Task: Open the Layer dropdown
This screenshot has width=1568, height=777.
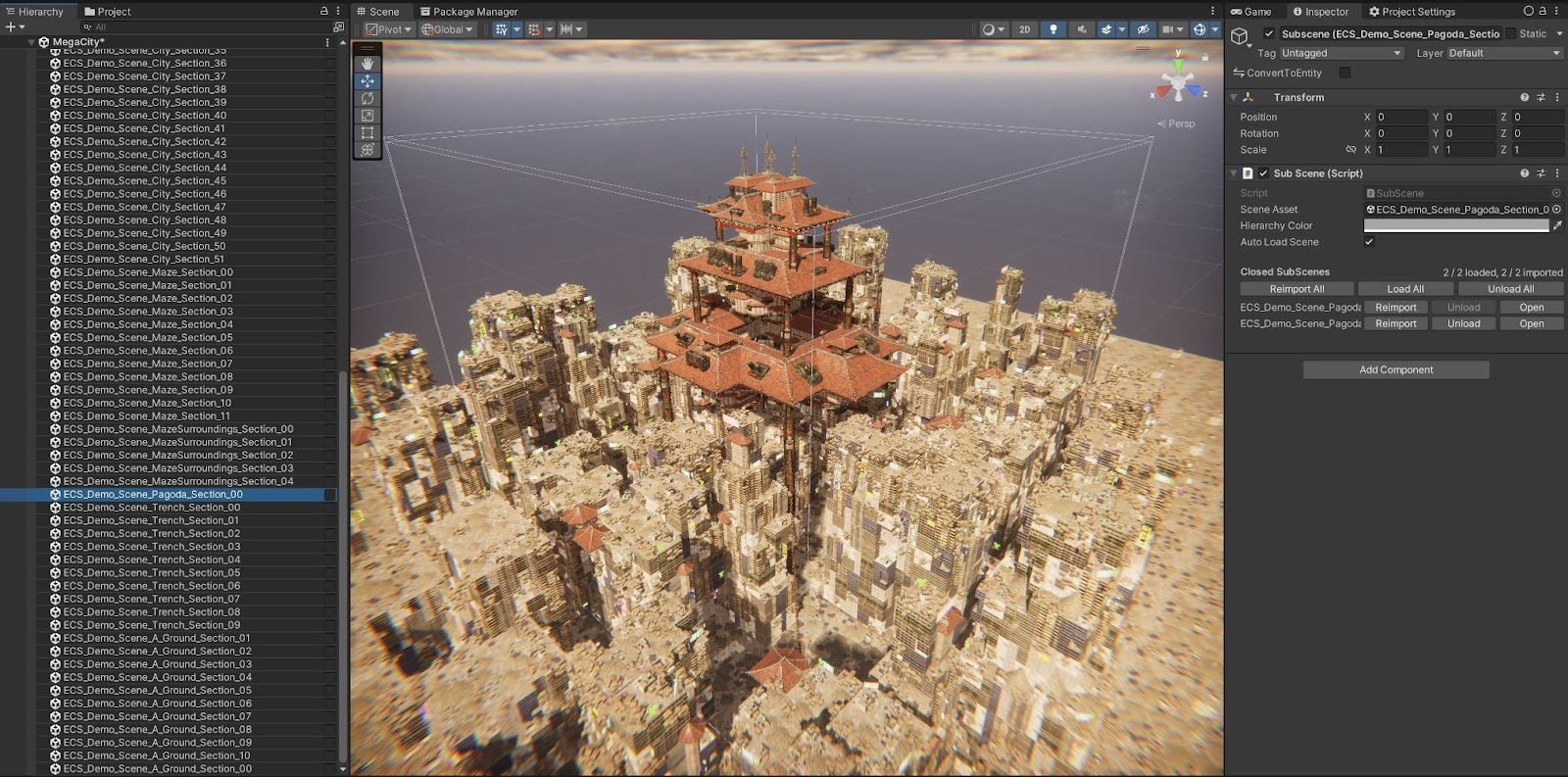Action: click(1503, 53)
